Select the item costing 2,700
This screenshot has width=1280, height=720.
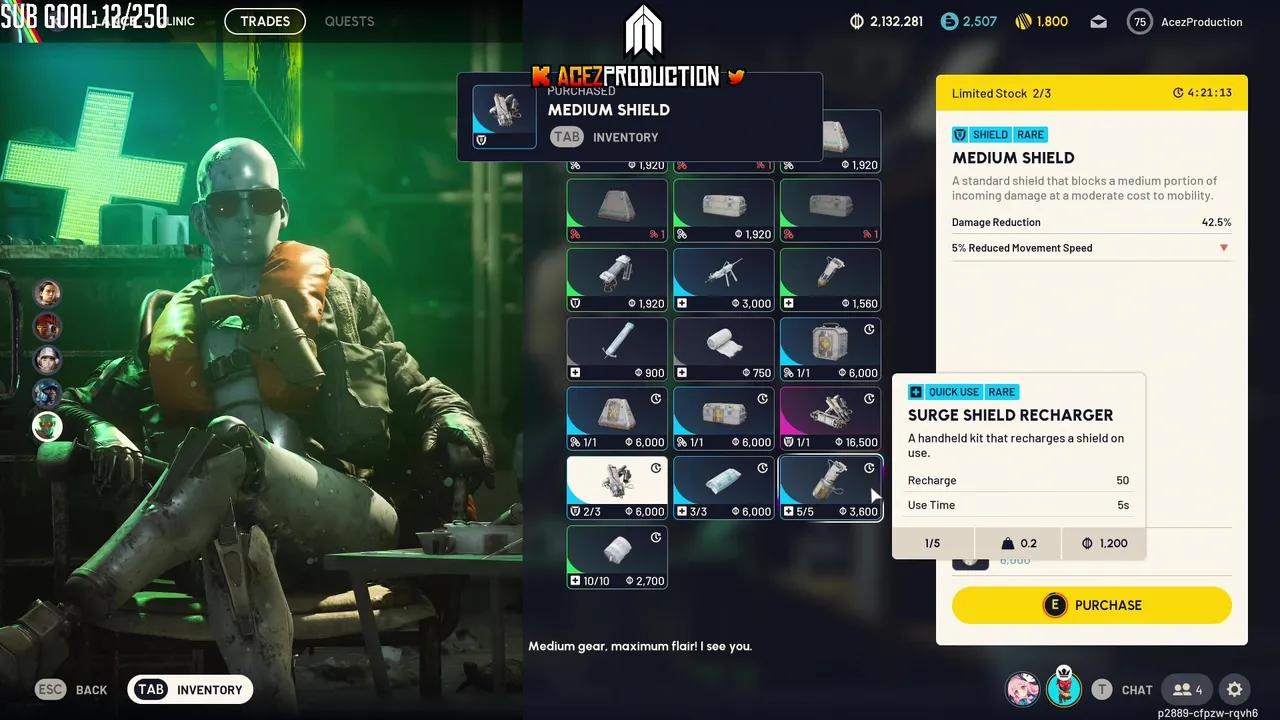(x=617, y=557)
